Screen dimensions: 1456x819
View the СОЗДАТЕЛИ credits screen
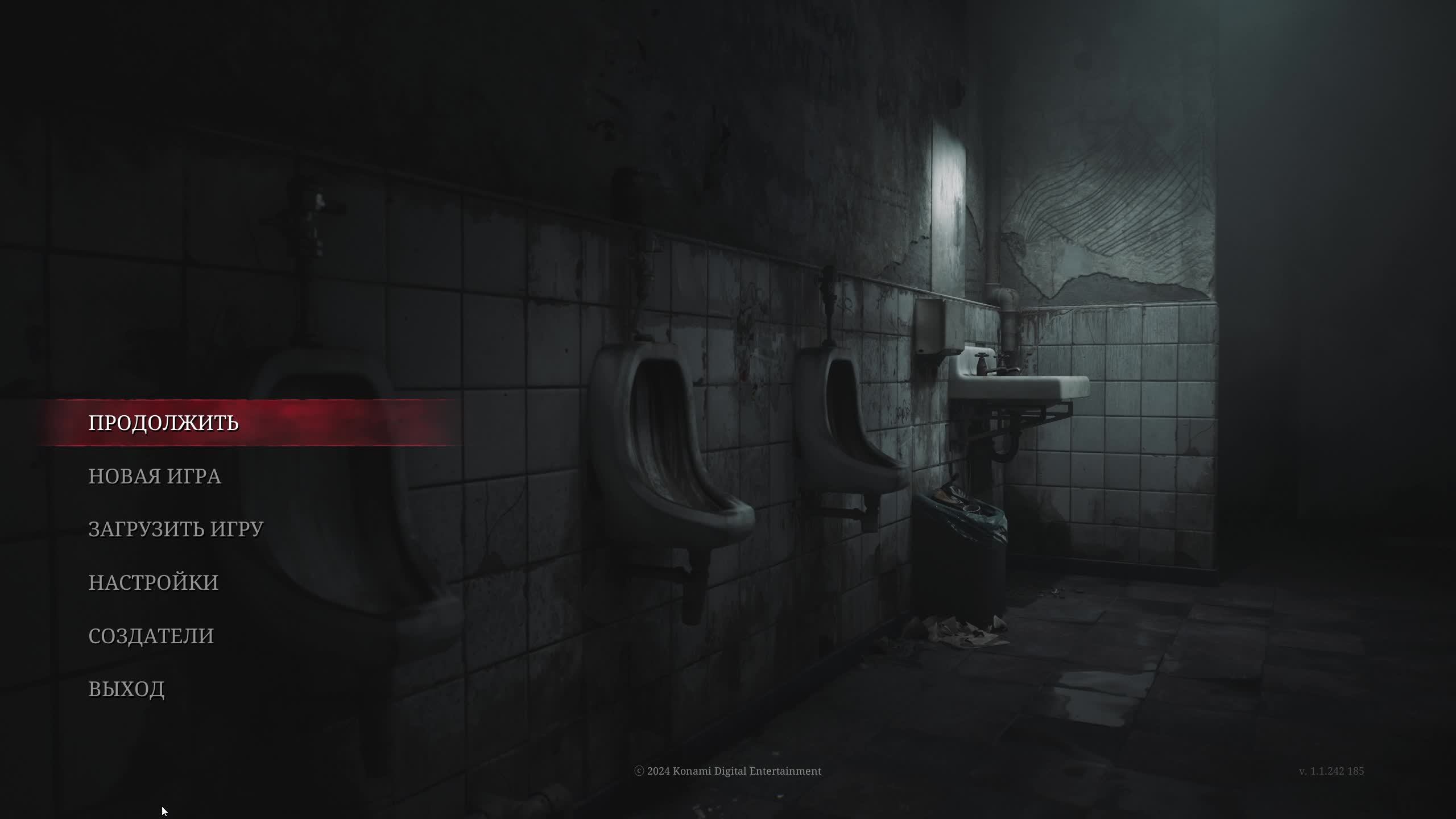point(151,636)
